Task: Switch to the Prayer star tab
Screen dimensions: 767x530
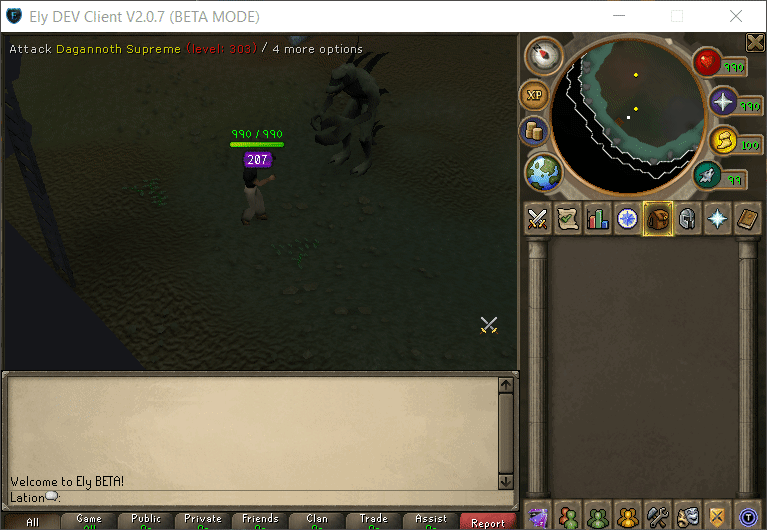Action: pos(717,218)
